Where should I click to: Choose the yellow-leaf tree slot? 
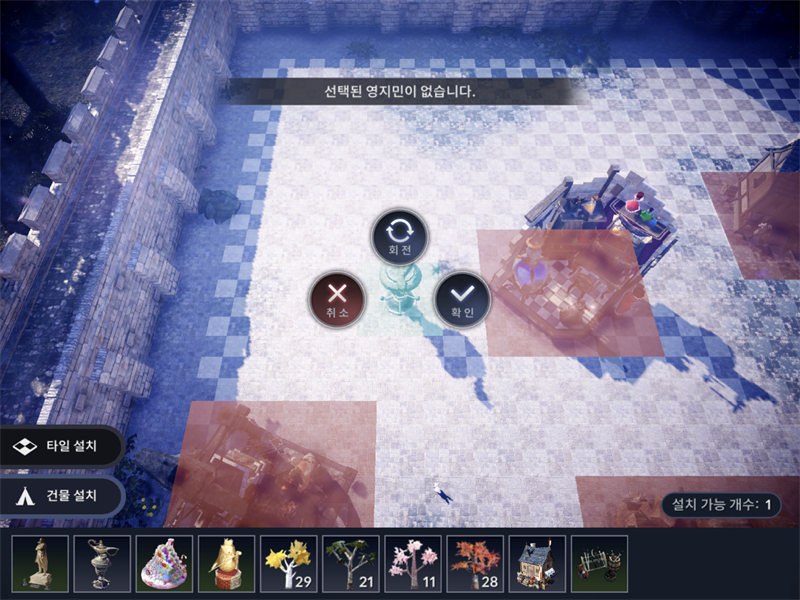tap(289, 563)
